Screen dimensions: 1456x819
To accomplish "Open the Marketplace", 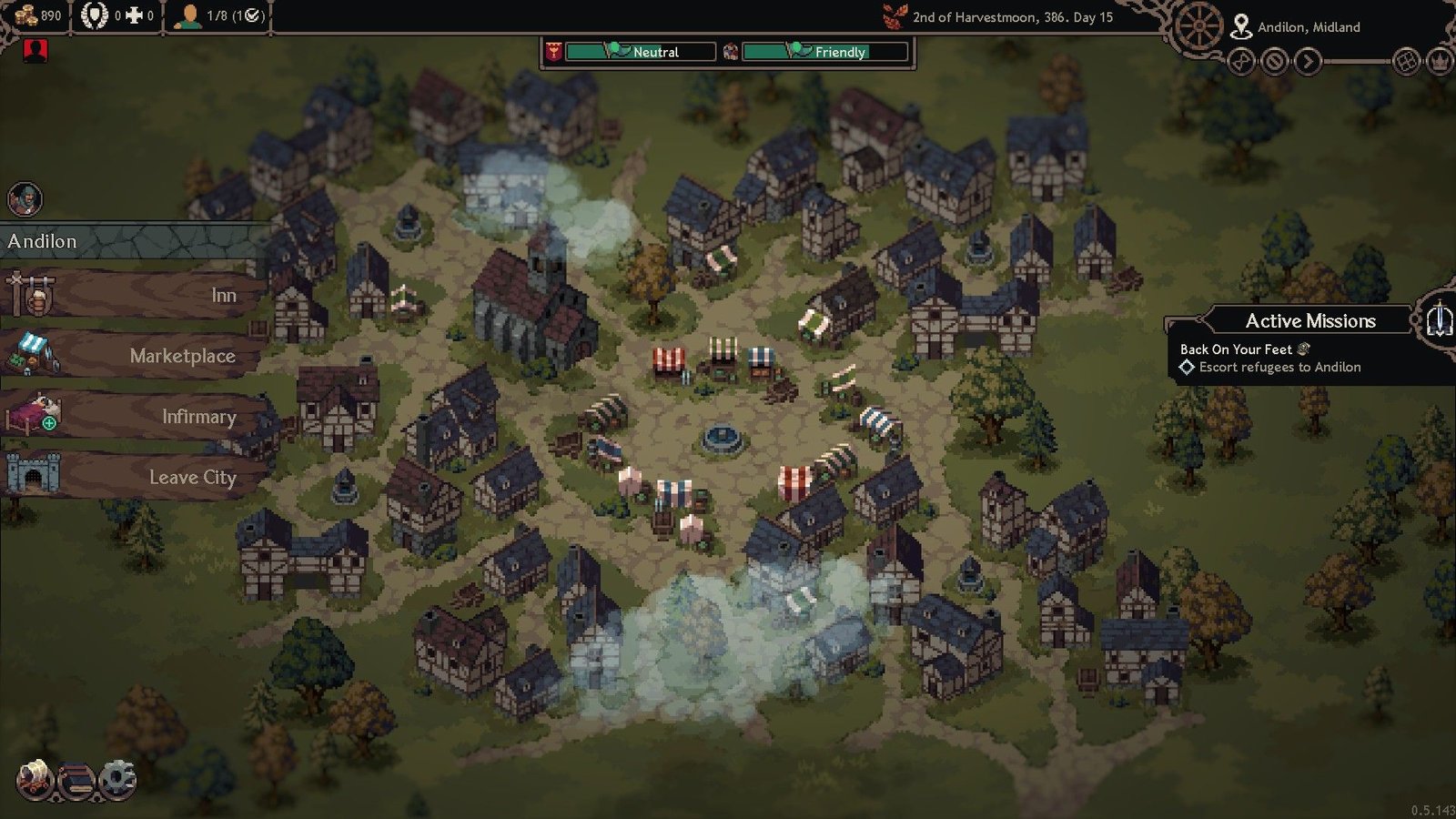I will point(136,355).
